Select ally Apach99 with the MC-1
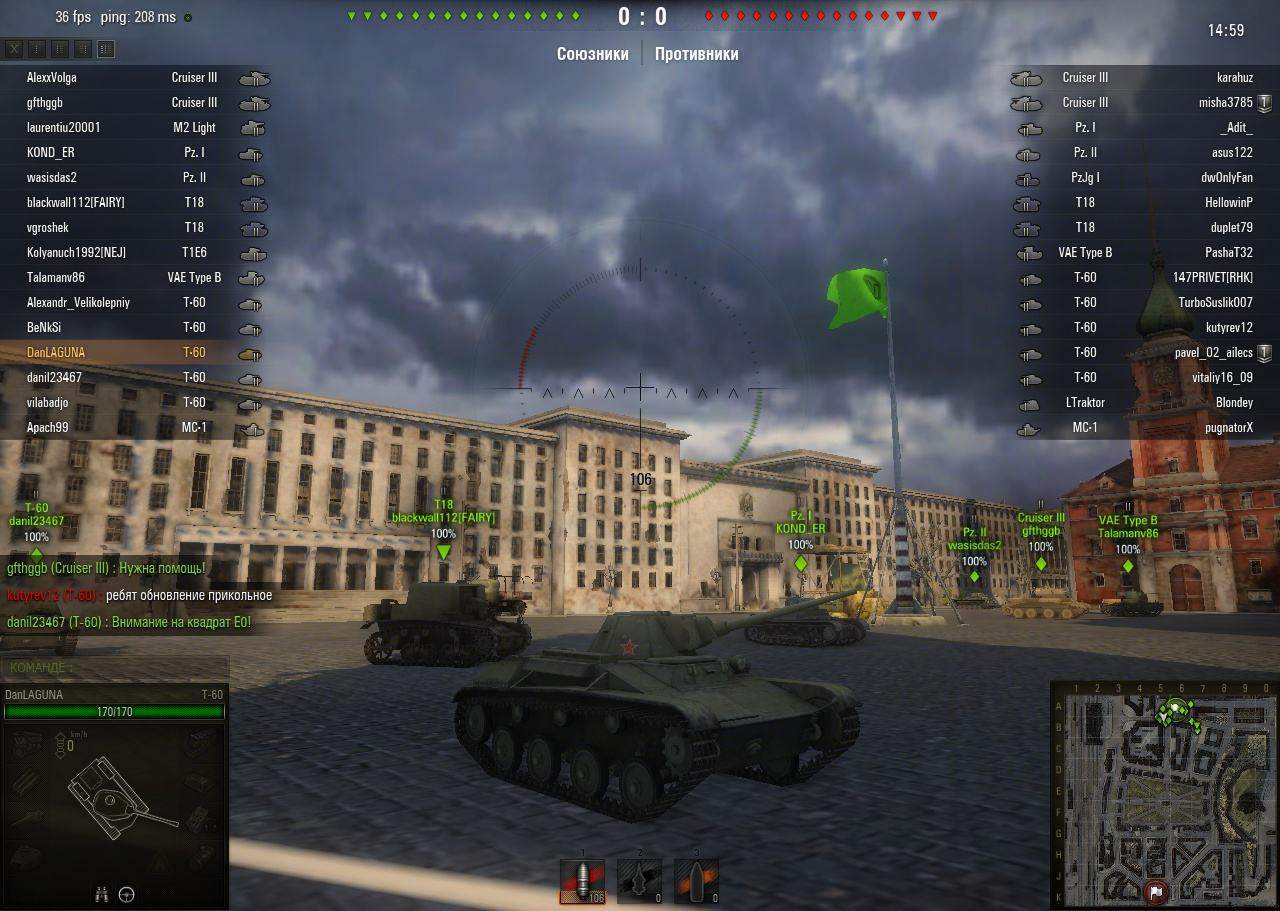Viewport: 1280px width, 911px height. (48, 427)
